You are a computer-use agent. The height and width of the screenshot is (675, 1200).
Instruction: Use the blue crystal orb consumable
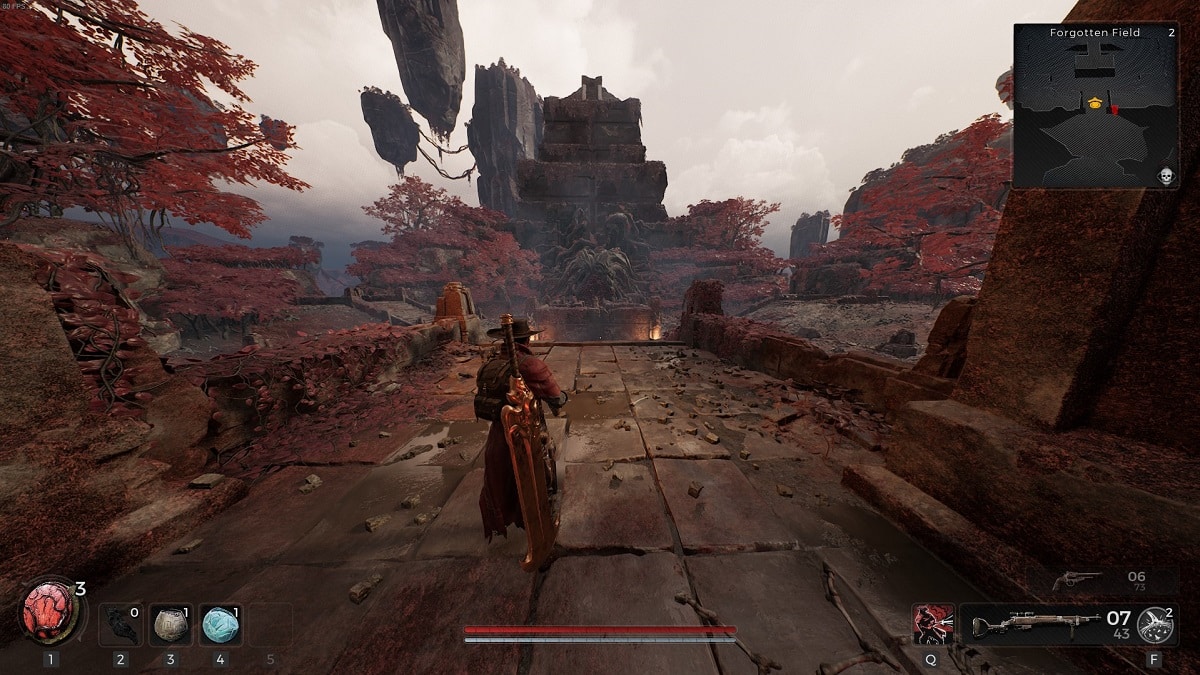(220, 624)
